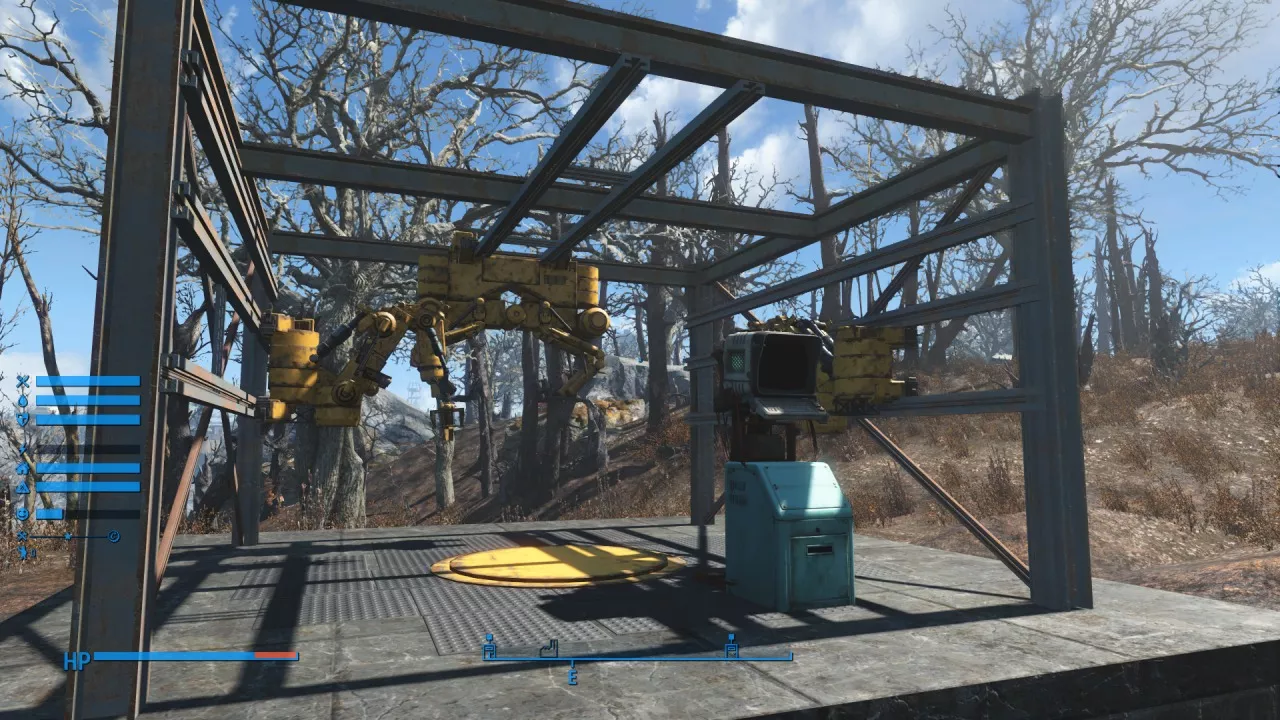Select the lightning bolt status icon
The height and width of the screenshot is (720, 1280).
(x=22, y=449)
